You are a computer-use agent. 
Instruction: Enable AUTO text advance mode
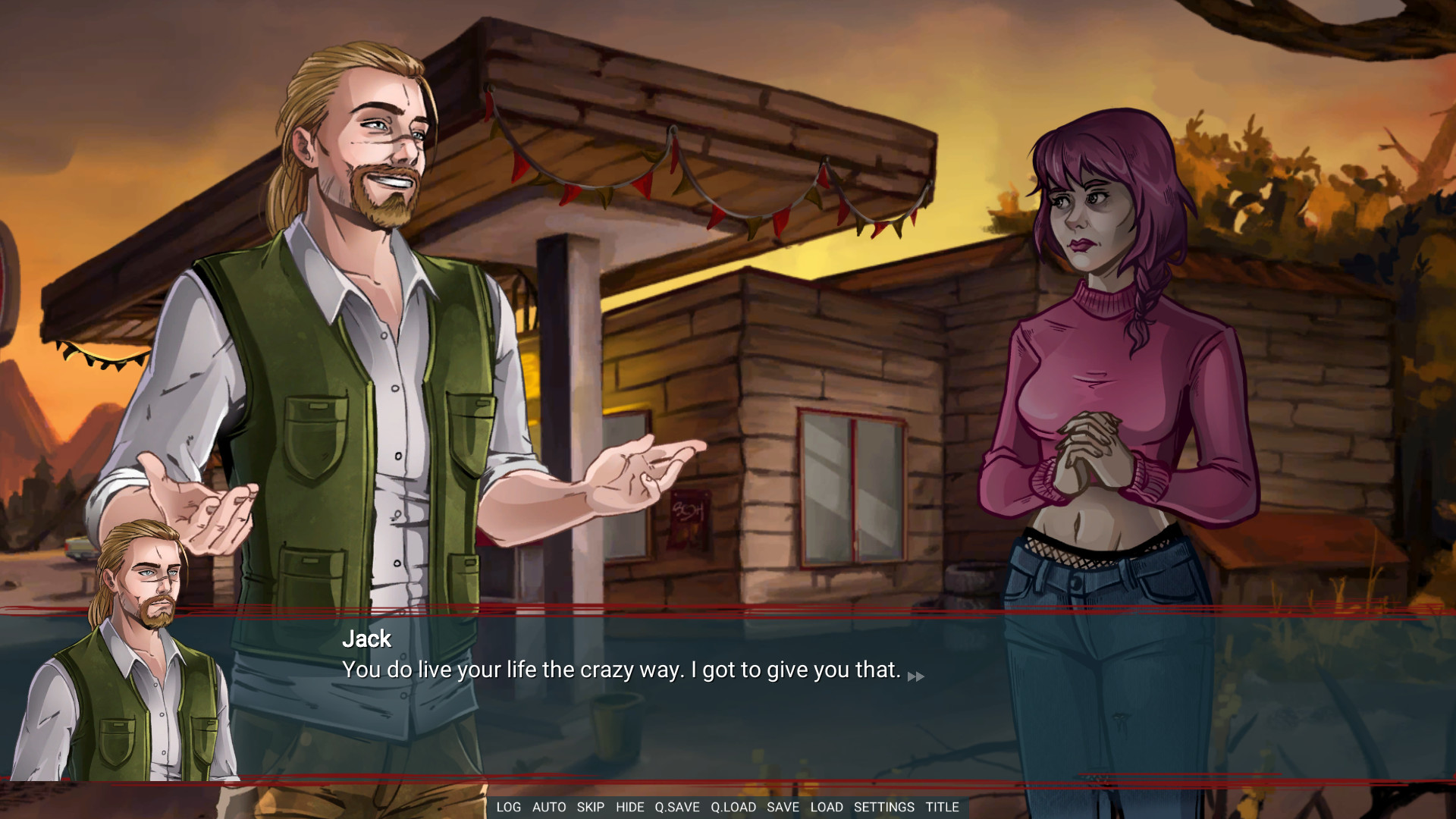click(x=548, y=807)
